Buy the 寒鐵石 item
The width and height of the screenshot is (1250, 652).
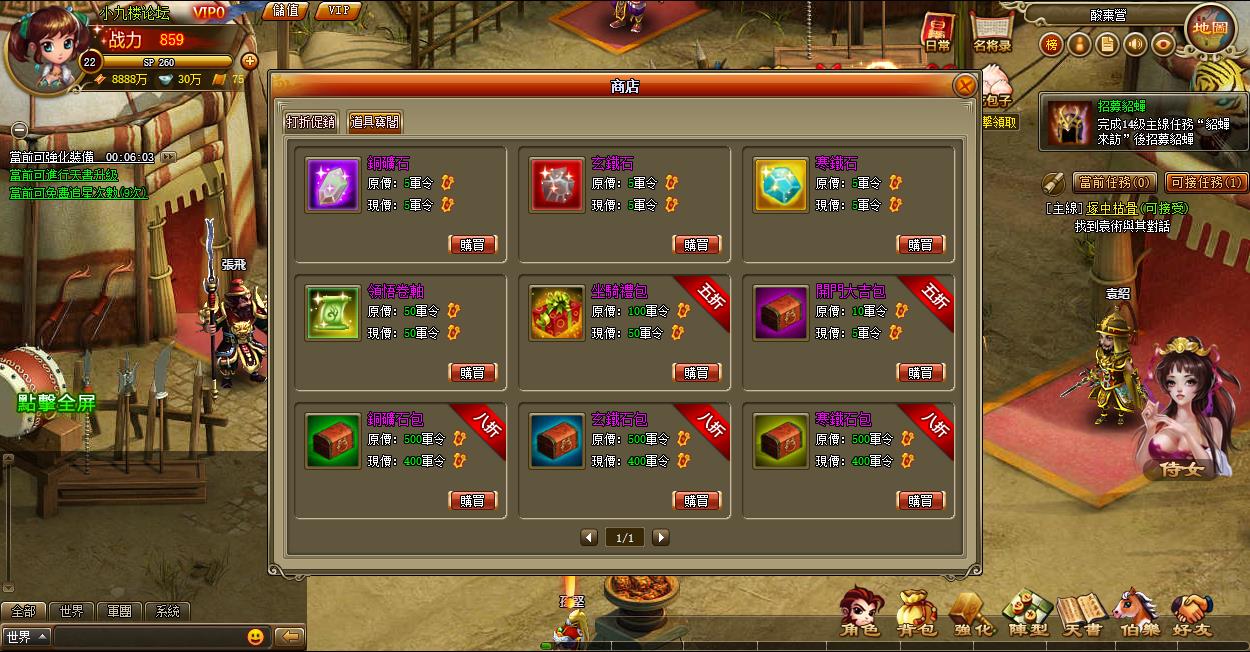coord(920,245)
